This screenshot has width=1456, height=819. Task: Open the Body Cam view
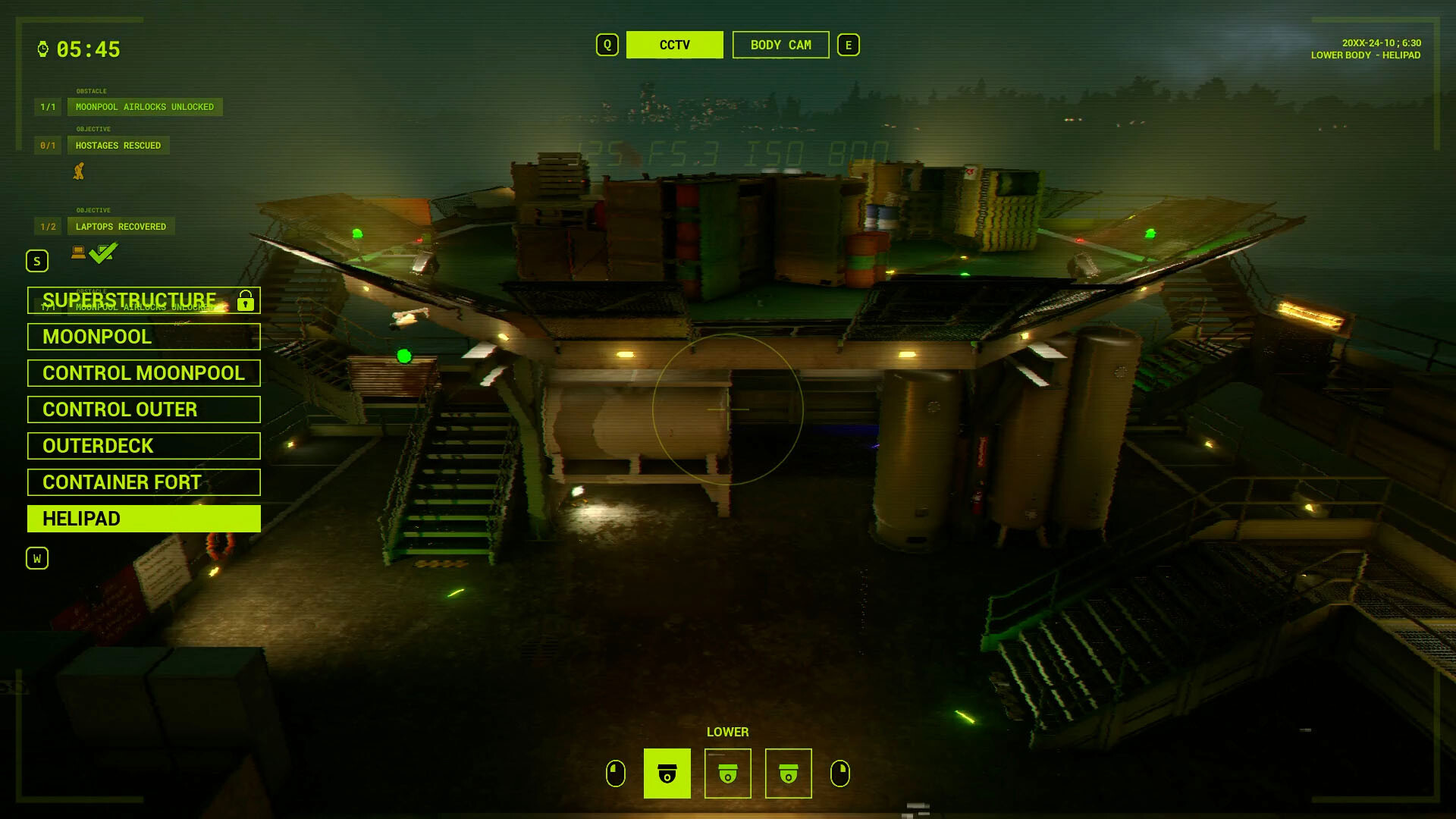(780, 45)
